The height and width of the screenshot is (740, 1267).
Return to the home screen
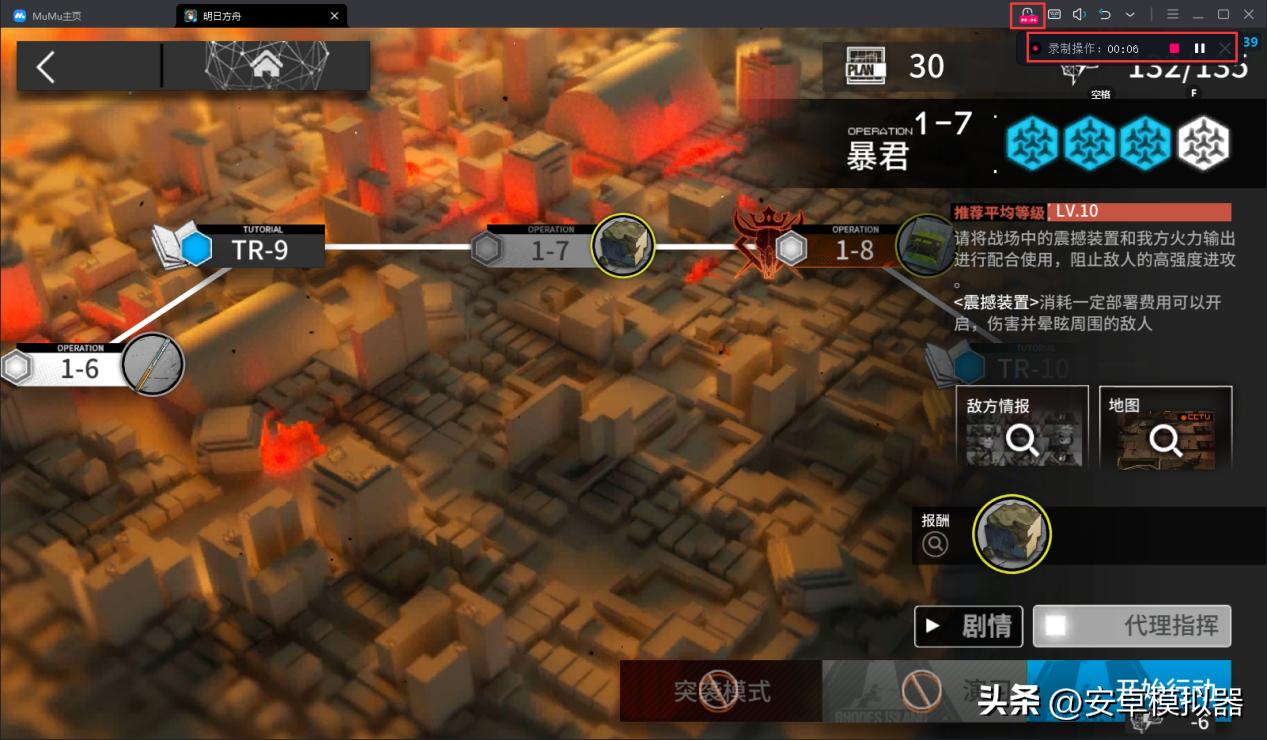[266, 65]
